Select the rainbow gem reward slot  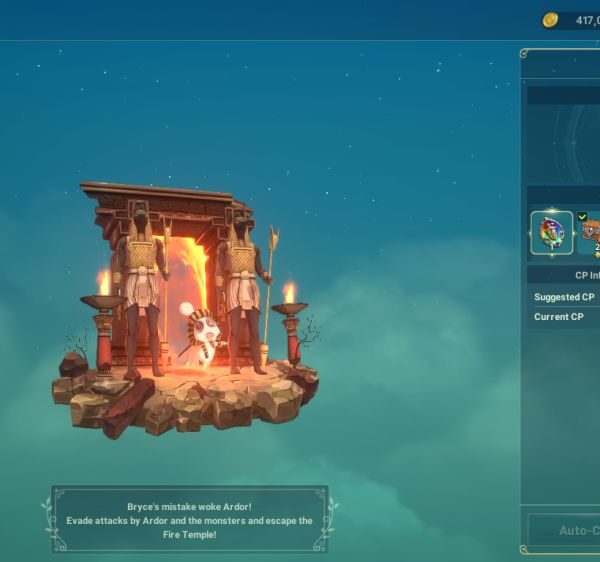pyautogui.click(x=551, y=233)
